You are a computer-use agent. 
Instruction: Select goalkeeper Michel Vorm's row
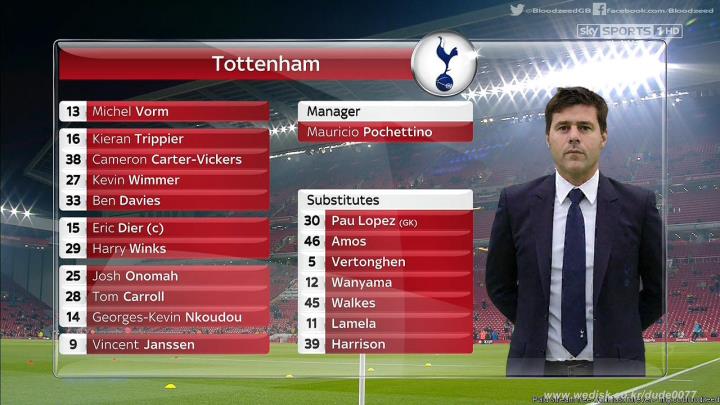tap(165, 111)
